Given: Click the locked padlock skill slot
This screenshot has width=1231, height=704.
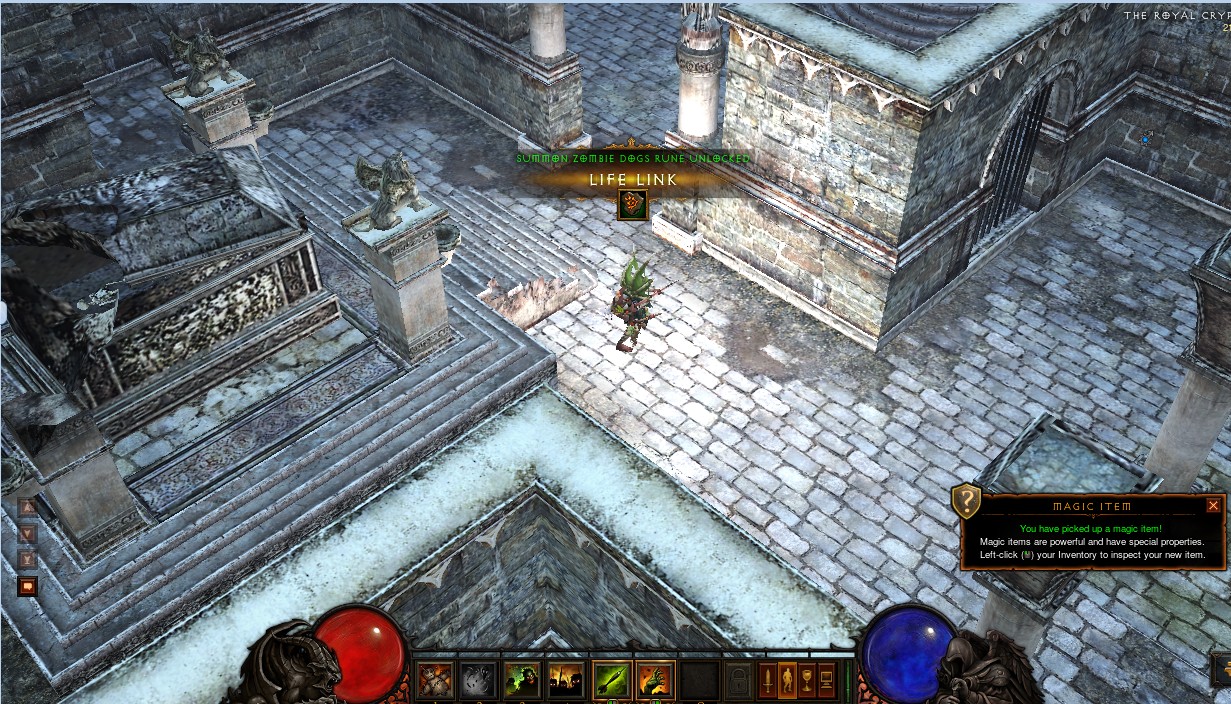Looking at the screenshot, I should point(738,680).
